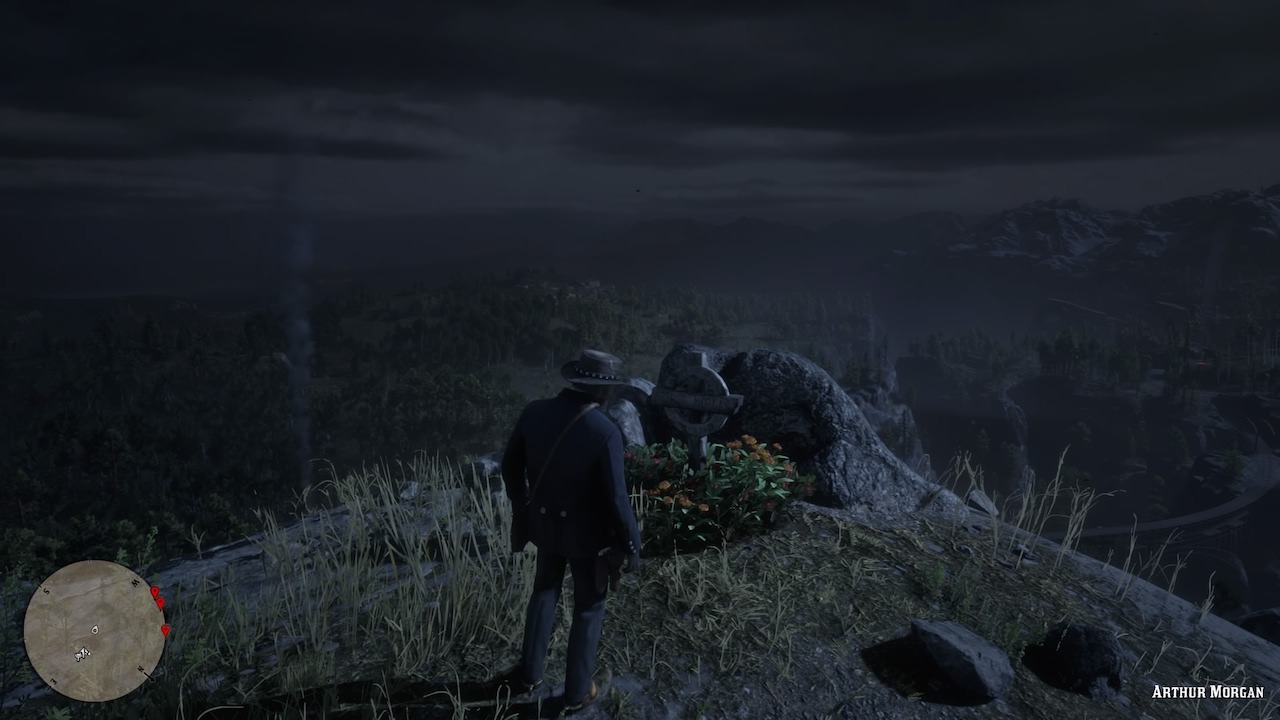The width and height of the screenshot is (1280, 720).
Task: Click the N compass letter on the minimap
Action: point(140,668)
